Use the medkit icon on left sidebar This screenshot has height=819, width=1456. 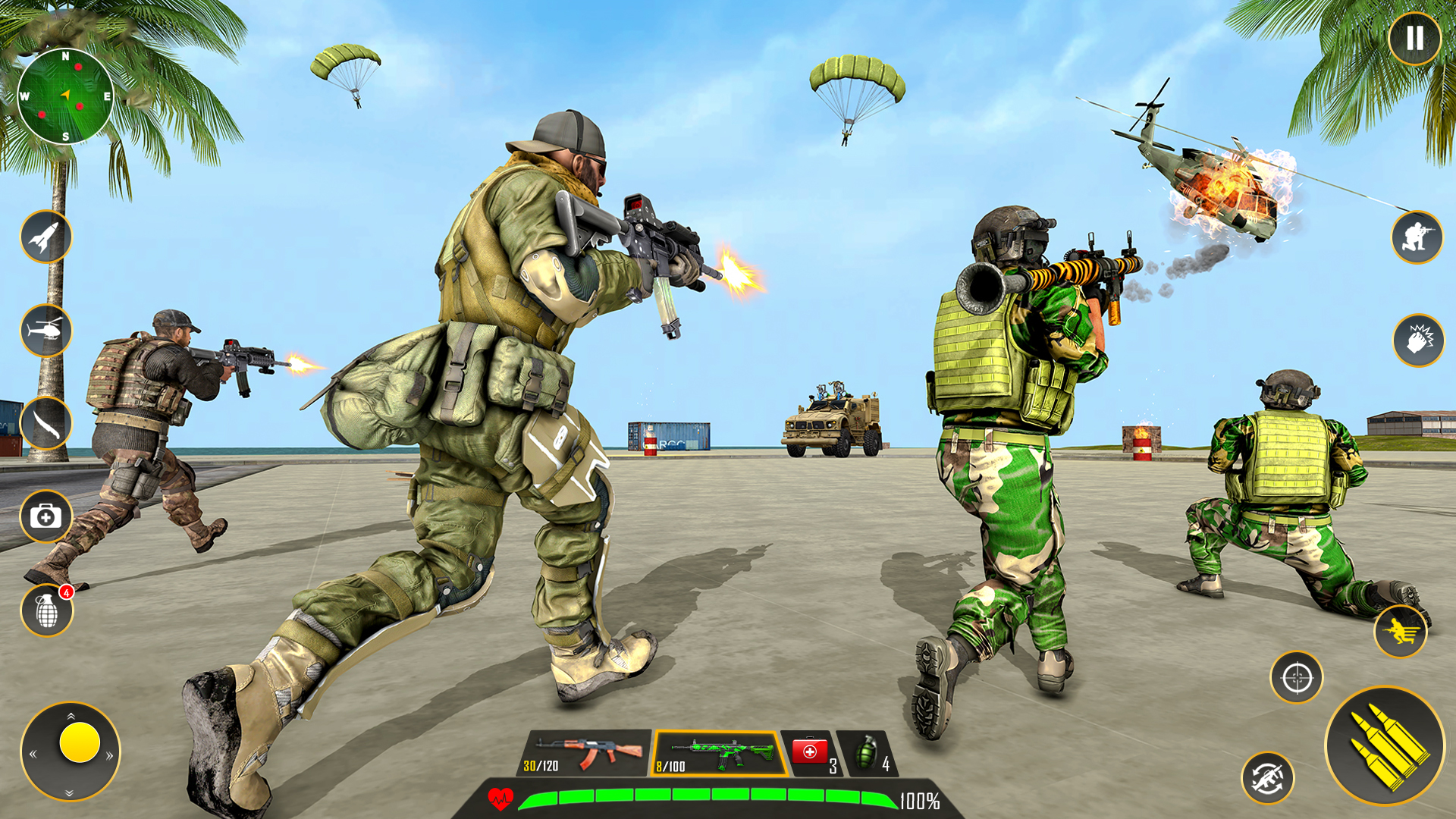[x=45, y=516]
